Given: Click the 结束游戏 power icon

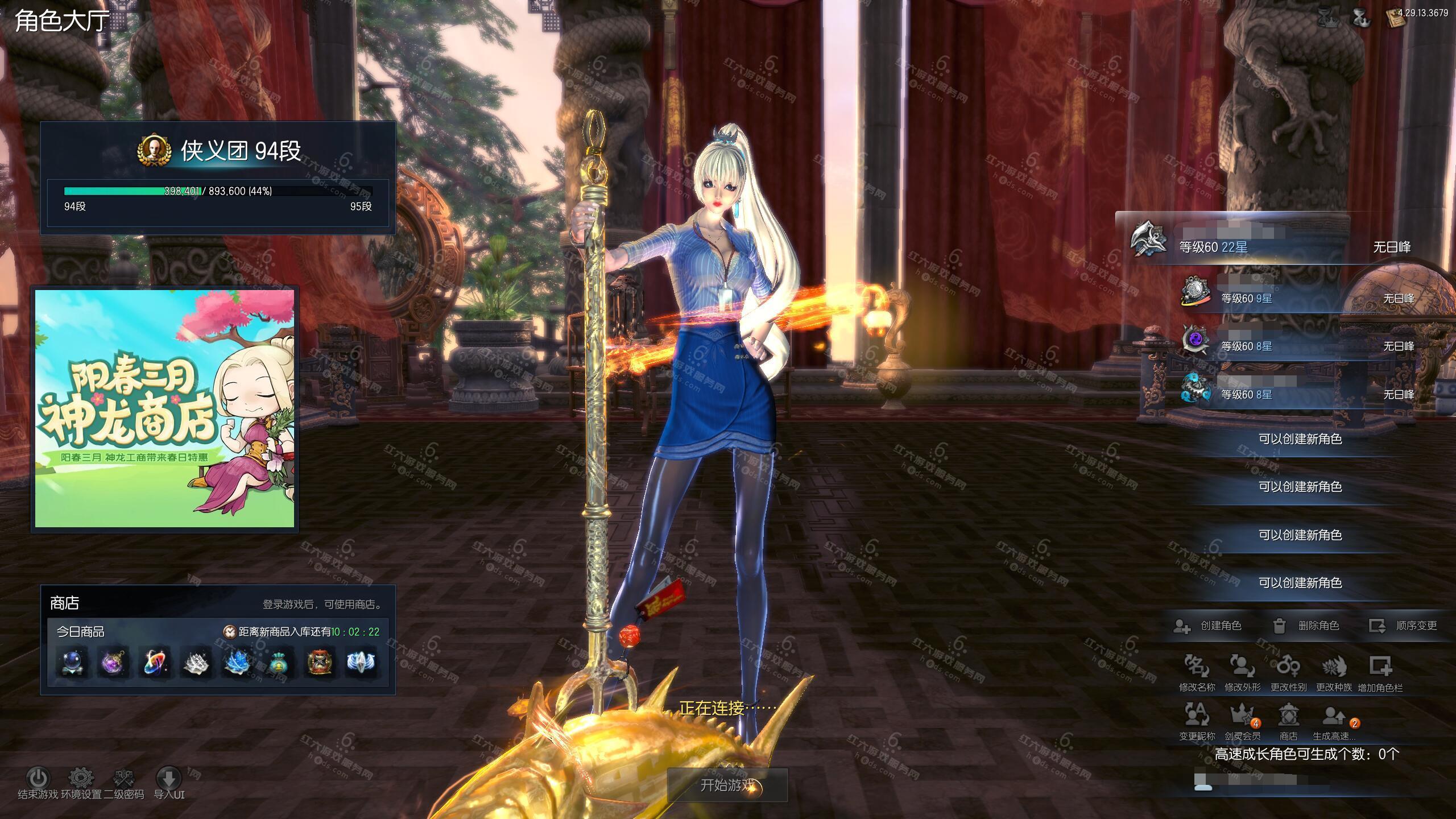Looking at the screenshot, I should click(38, 777).
